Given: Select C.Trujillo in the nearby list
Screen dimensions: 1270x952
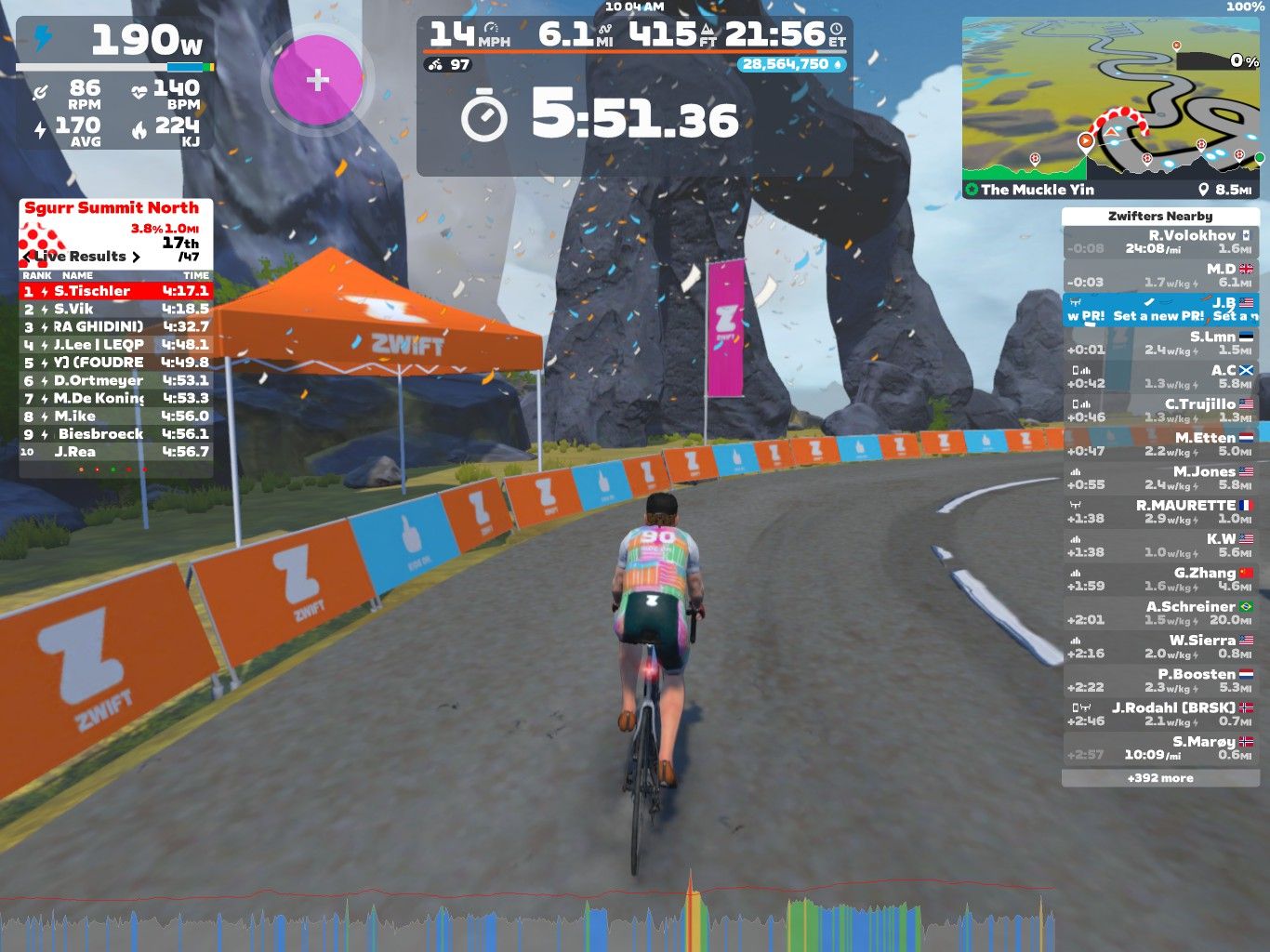Looking at the screenshot, I should 1160,411.
